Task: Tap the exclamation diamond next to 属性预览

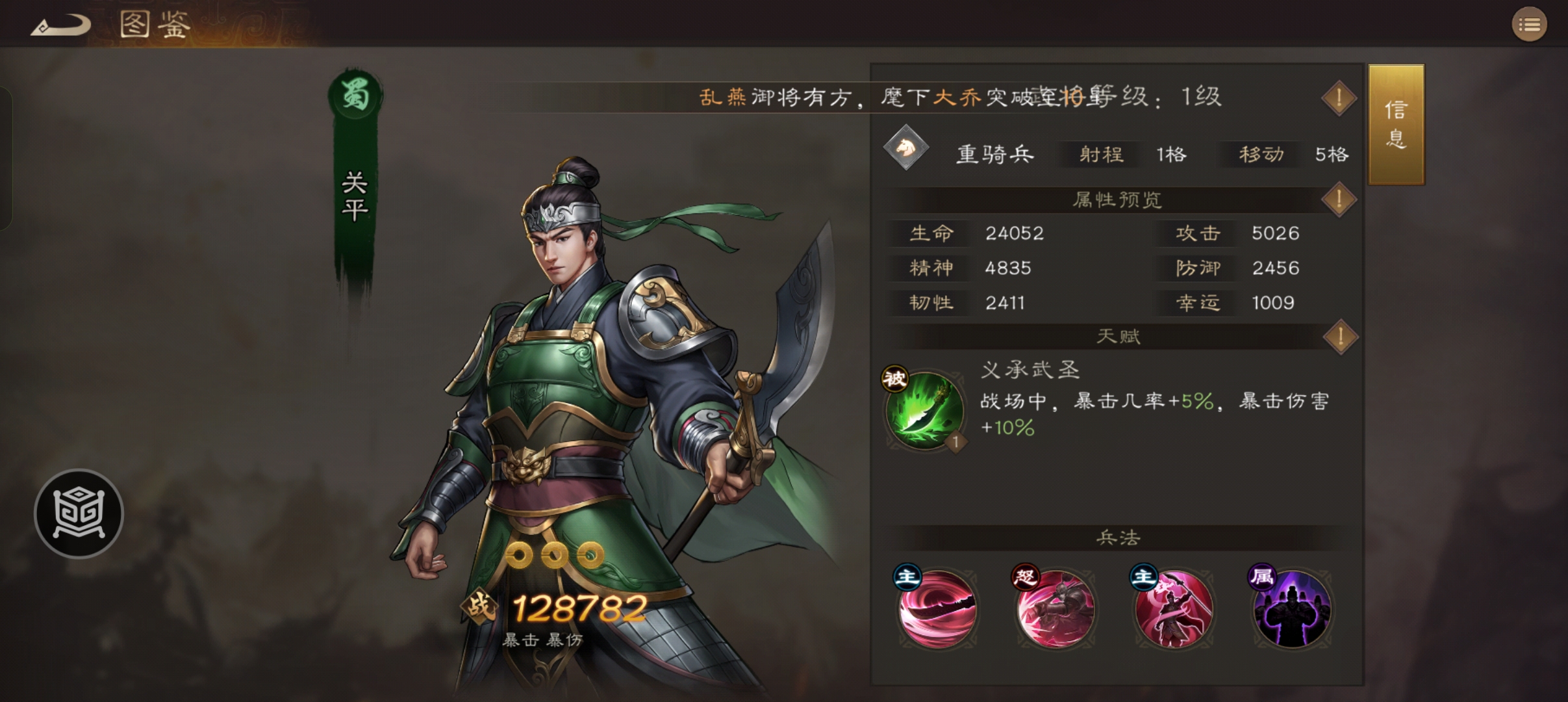Action: [1339, 201]
